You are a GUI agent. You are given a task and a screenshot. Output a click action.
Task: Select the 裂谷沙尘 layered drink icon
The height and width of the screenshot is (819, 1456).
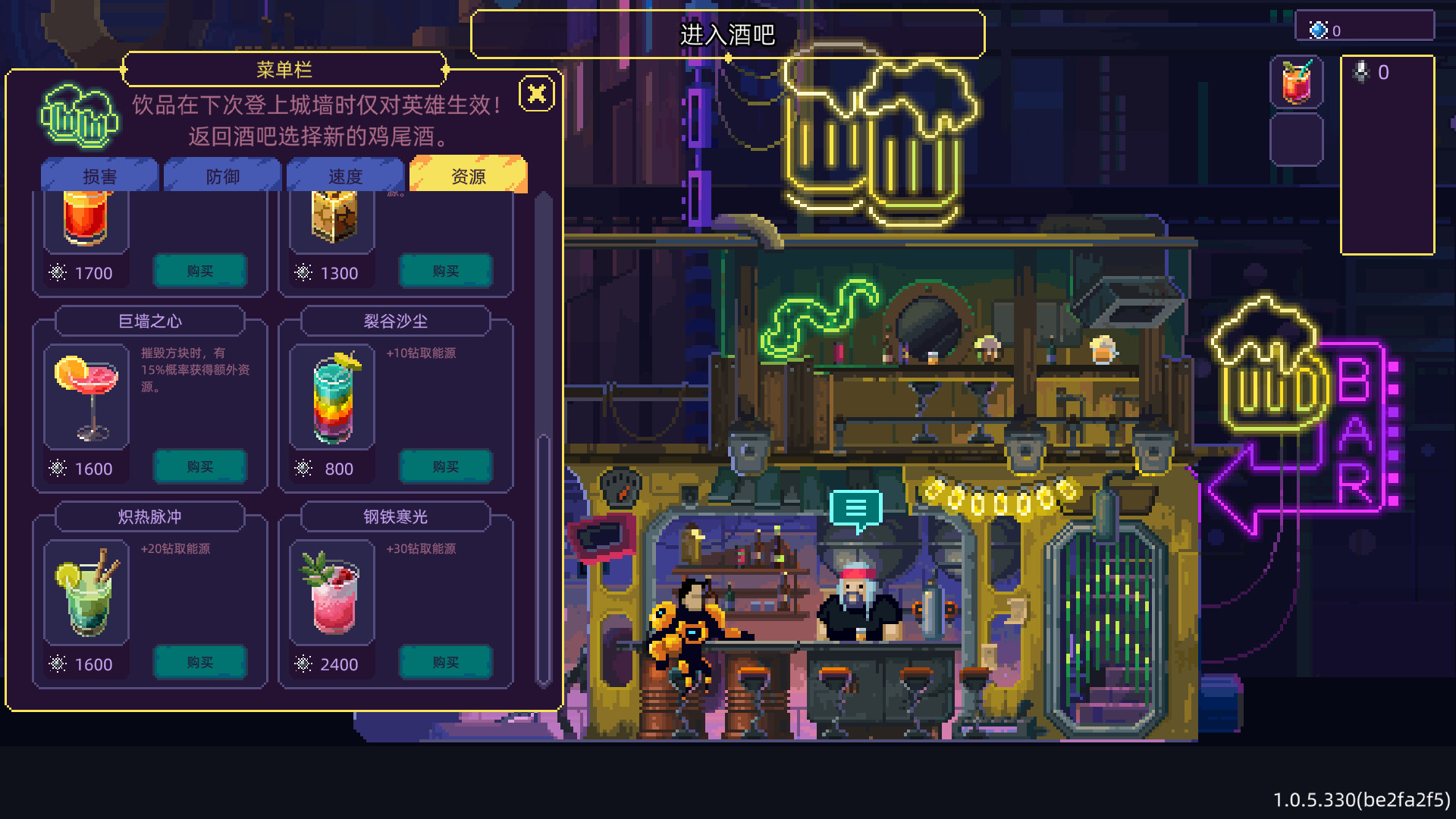click(333, 397)
